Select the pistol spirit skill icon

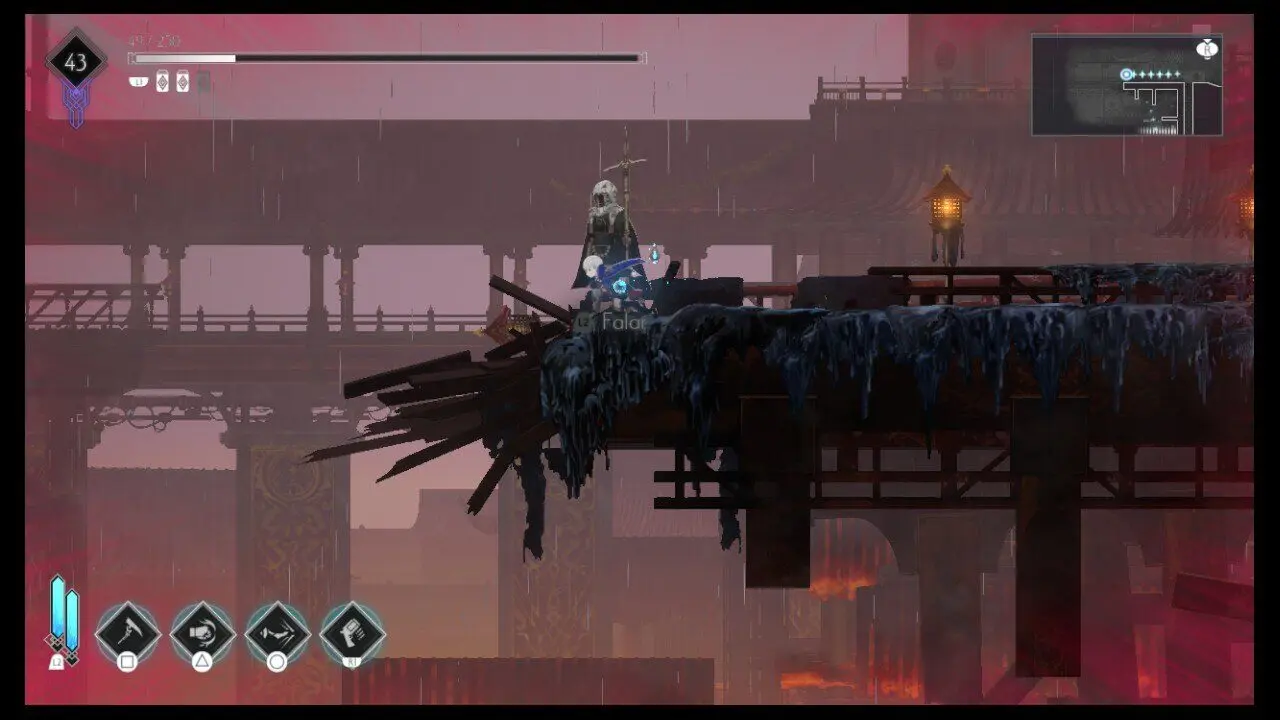[352, 632]
